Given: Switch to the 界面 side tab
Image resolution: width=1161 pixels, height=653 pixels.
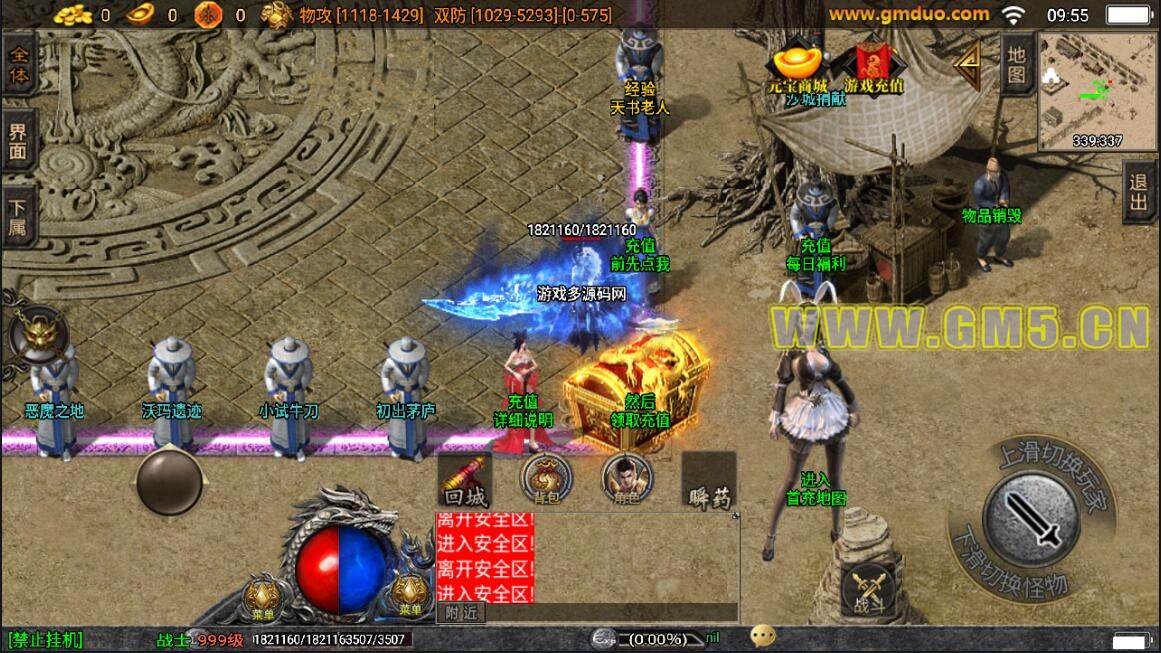Looking at the screenshot, I should pos(18,143).
